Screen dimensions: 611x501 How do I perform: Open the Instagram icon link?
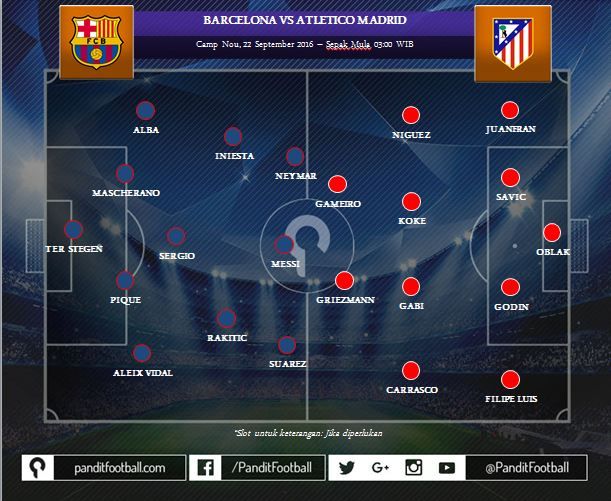point(413,467)
